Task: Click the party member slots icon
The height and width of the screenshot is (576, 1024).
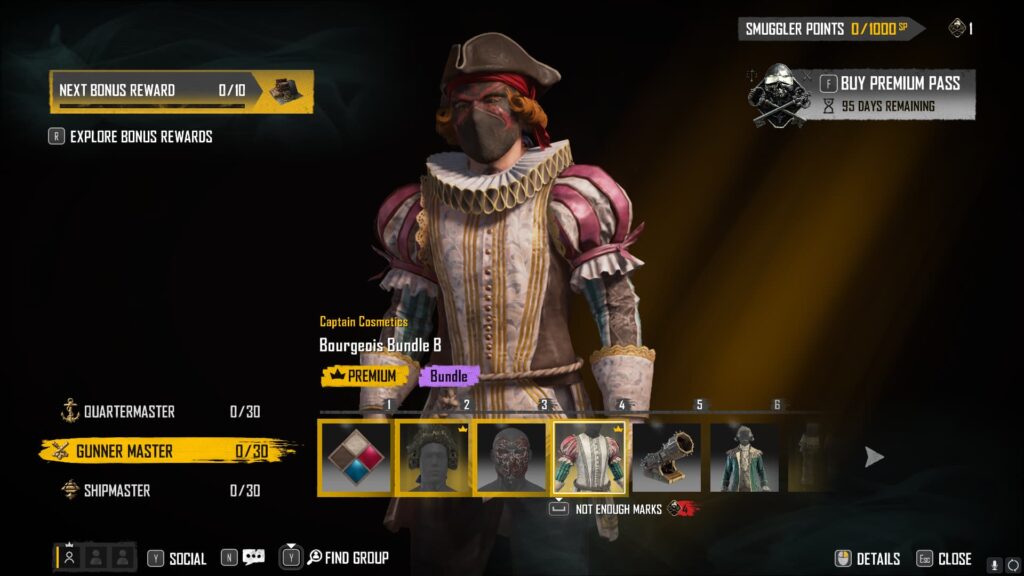Action: (95, 557)
